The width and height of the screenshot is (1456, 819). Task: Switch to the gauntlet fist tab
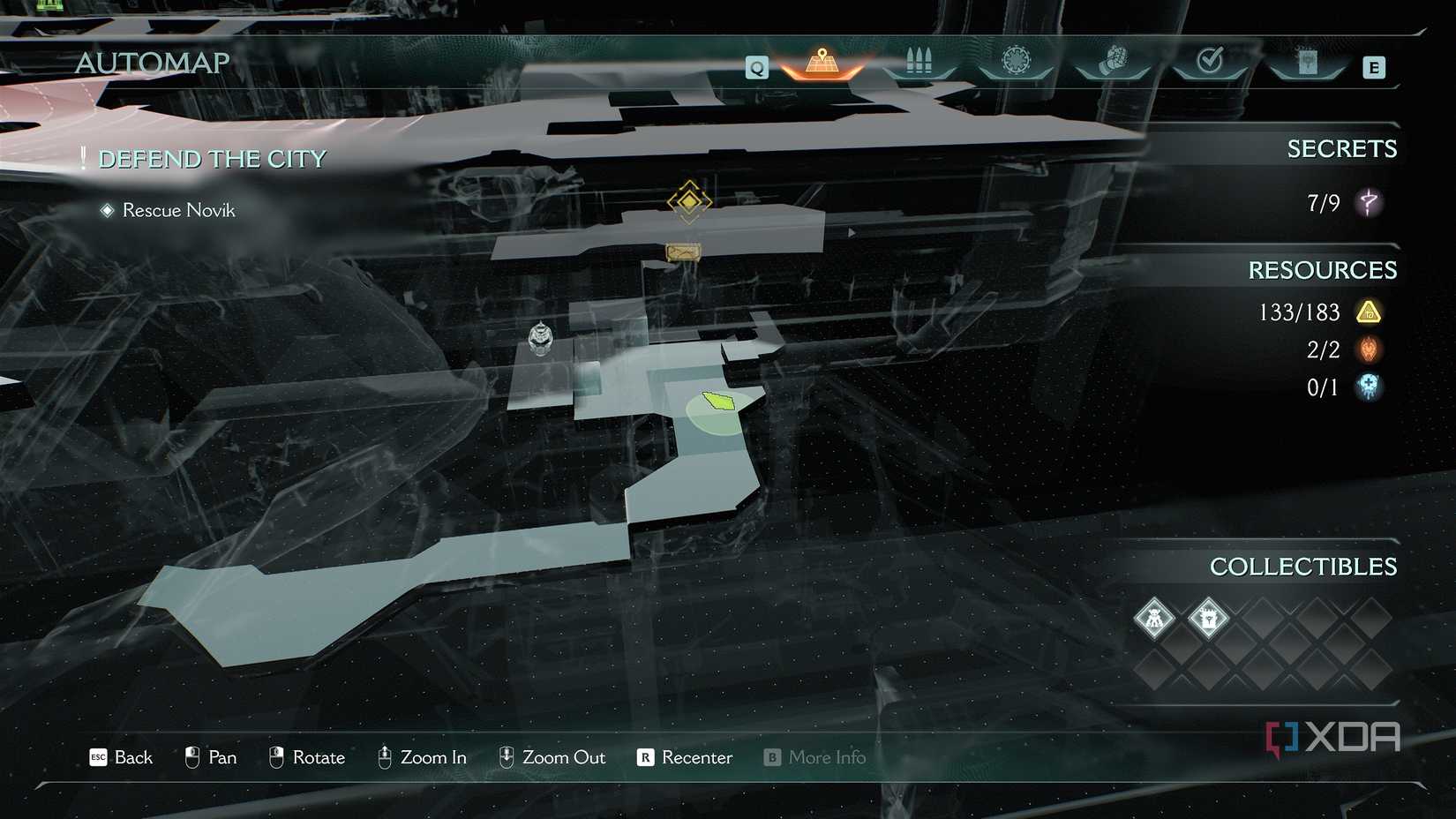click(x=1113, y=62)
